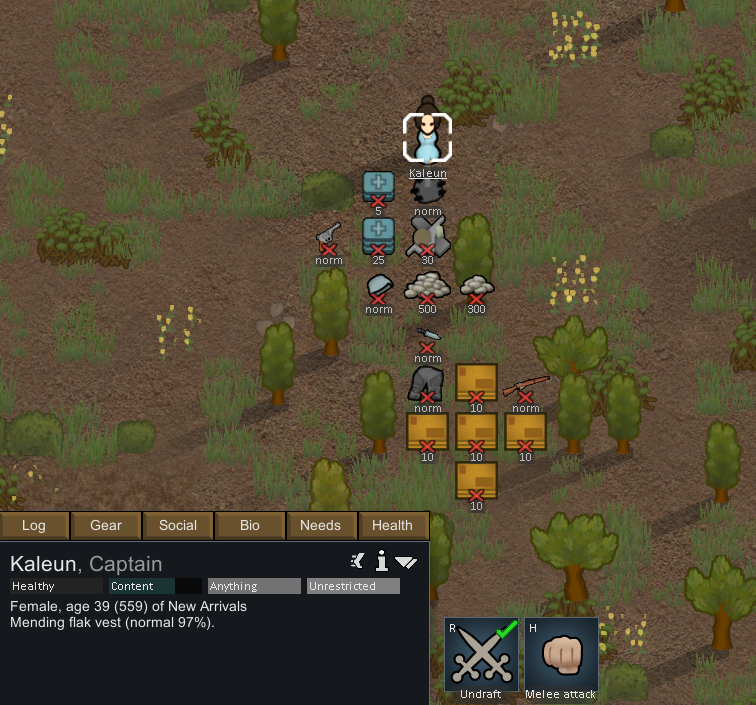The image size is (756, 705).
Task: View the Needs tab
Action: coord(321,525)
